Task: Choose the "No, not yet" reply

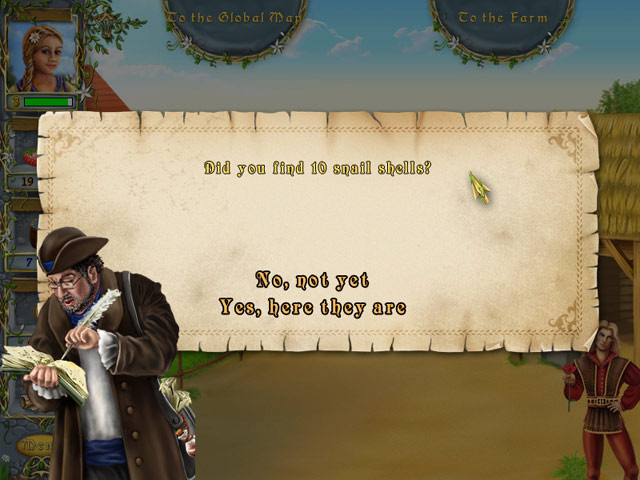Action: tap(312, 280)
